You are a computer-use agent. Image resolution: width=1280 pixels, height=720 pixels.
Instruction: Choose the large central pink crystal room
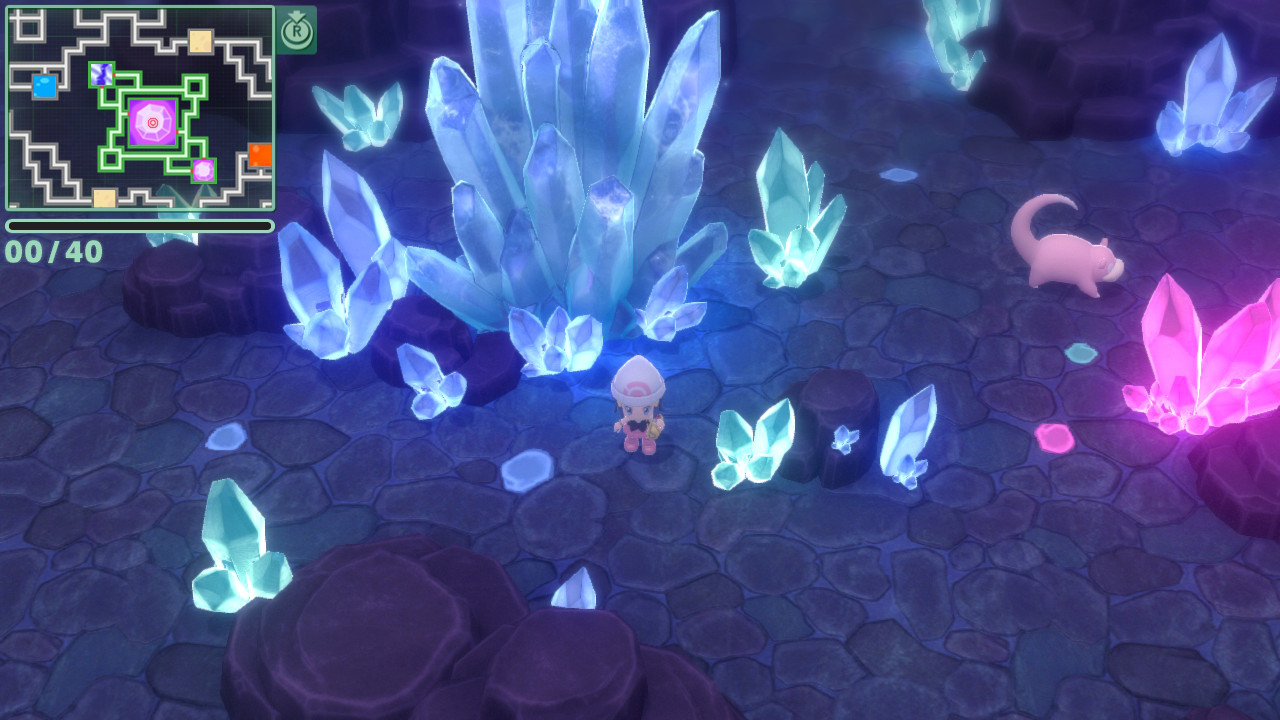point(152,123)
